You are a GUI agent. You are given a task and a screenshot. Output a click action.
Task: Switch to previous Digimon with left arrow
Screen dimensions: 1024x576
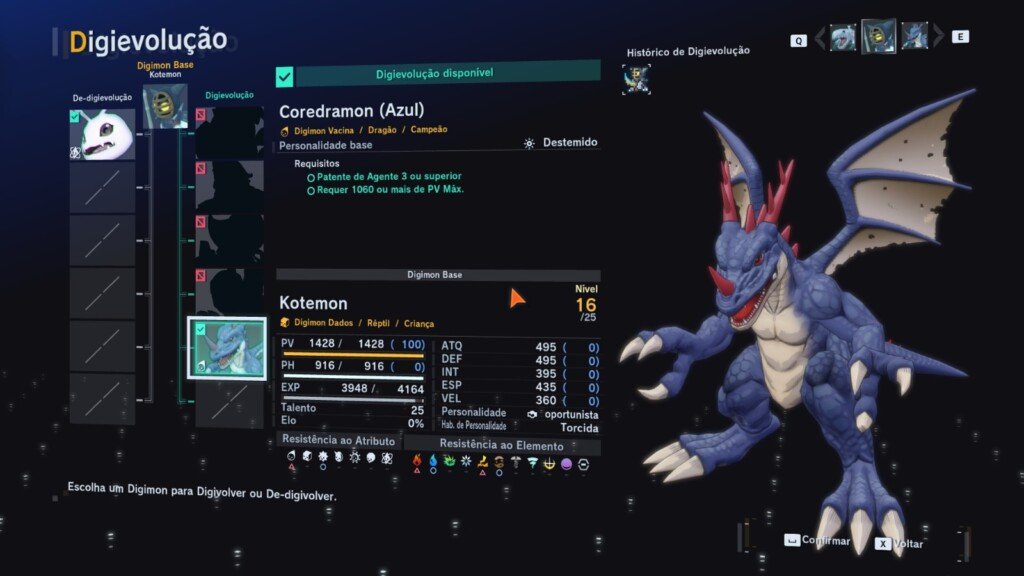(x=820, y=38)
